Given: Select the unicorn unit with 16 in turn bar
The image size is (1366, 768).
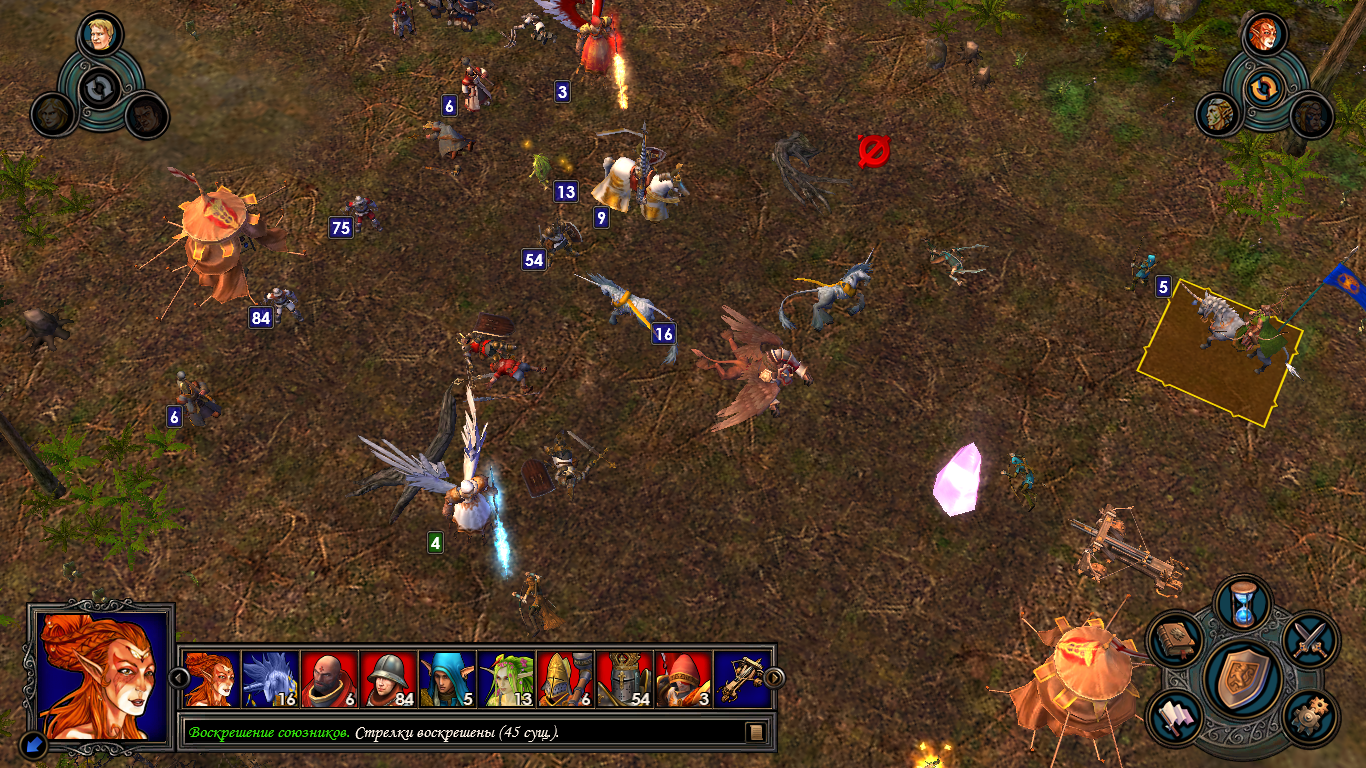Looking at the screenshot, I should point(270,679).
